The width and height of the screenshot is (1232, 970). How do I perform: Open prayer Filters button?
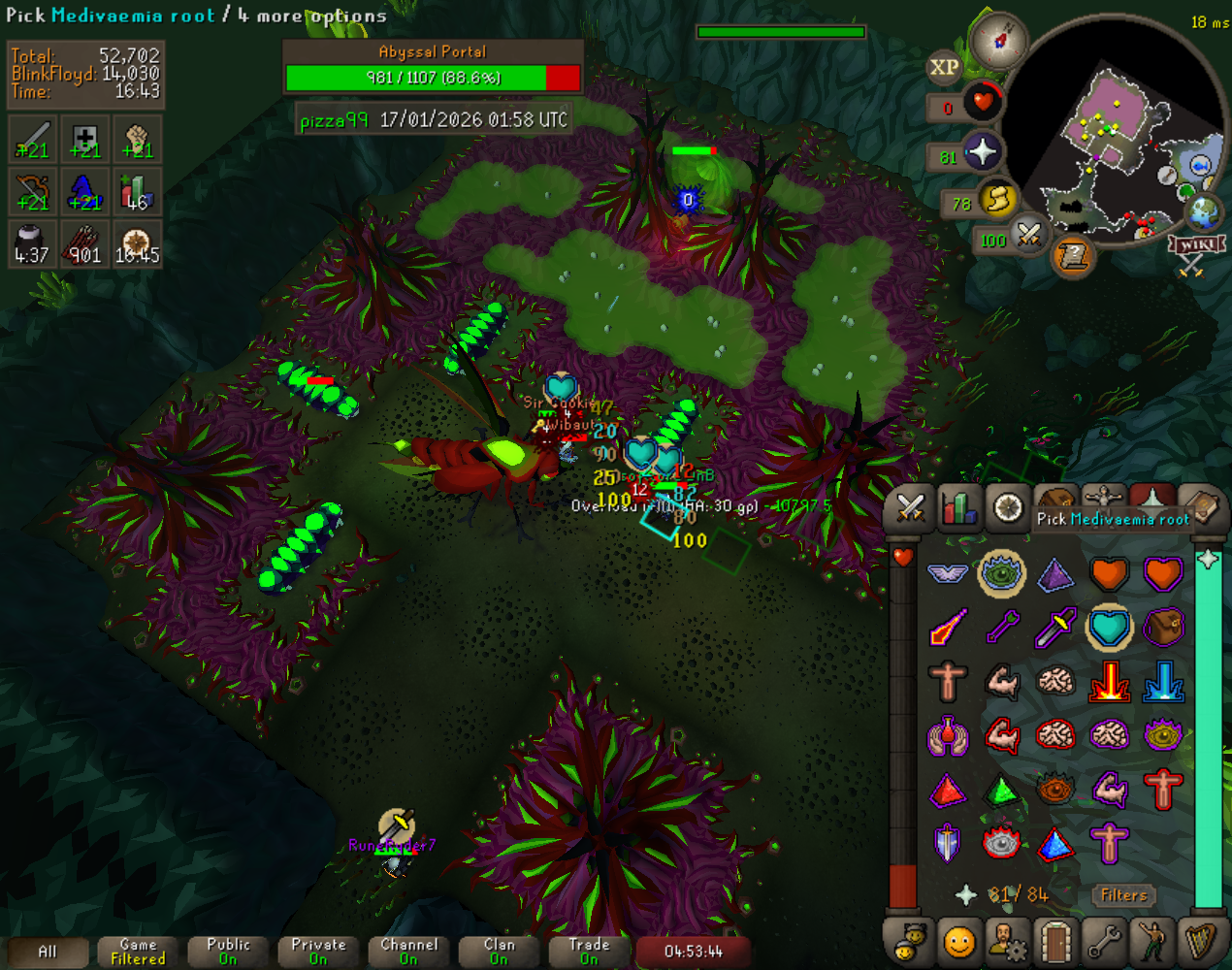point(1123,895)
